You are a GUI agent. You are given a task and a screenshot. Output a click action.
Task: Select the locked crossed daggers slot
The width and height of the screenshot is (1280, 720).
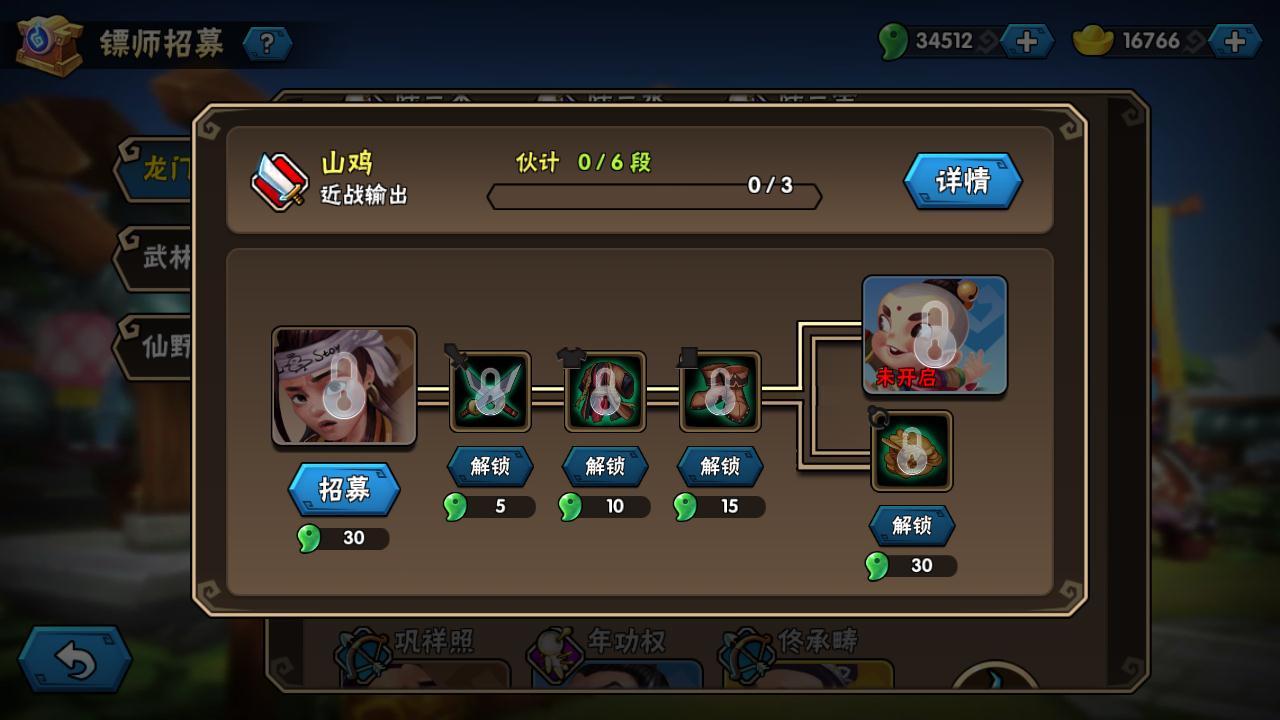[x=490, y=391]
